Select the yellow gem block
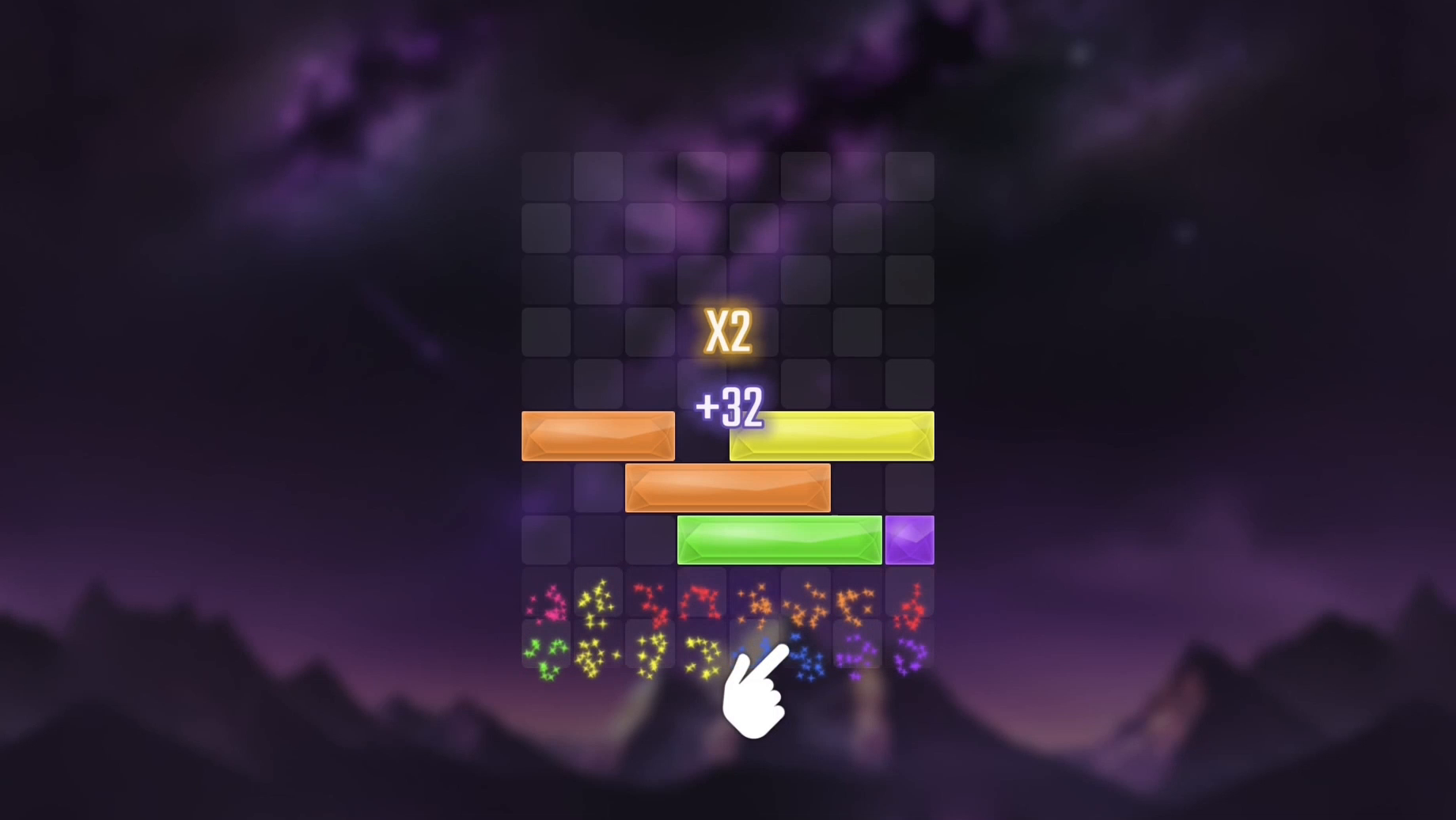Image resolution: width=1456 pixels, height=820 pixels. click(831, 435)
